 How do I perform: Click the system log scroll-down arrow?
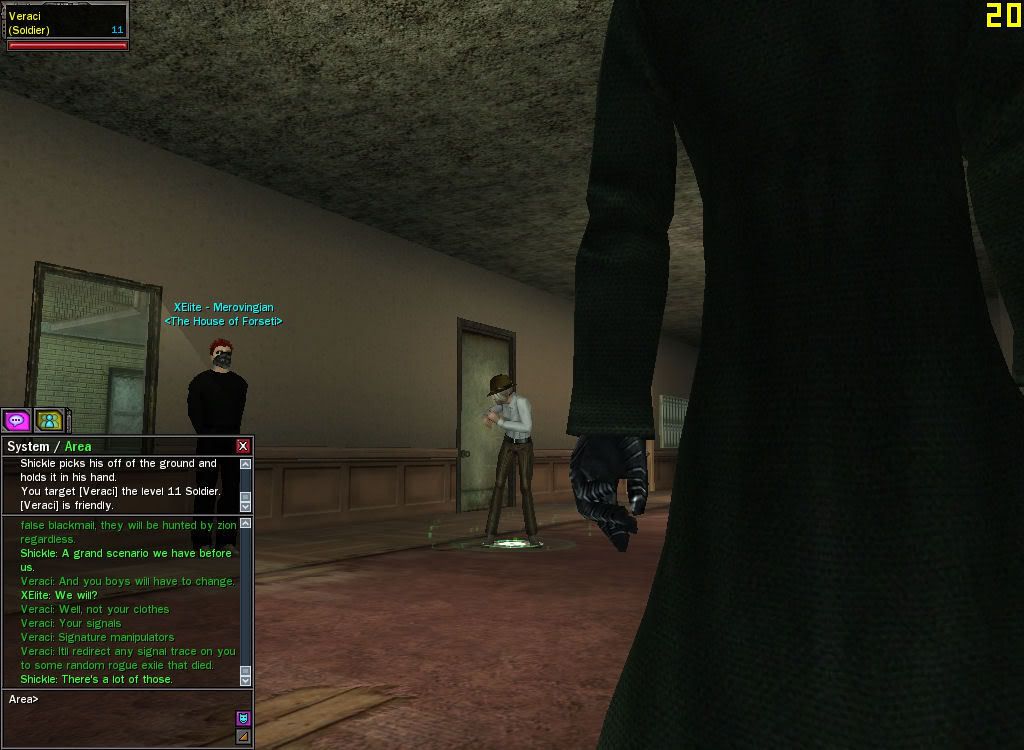click(246, 506)
